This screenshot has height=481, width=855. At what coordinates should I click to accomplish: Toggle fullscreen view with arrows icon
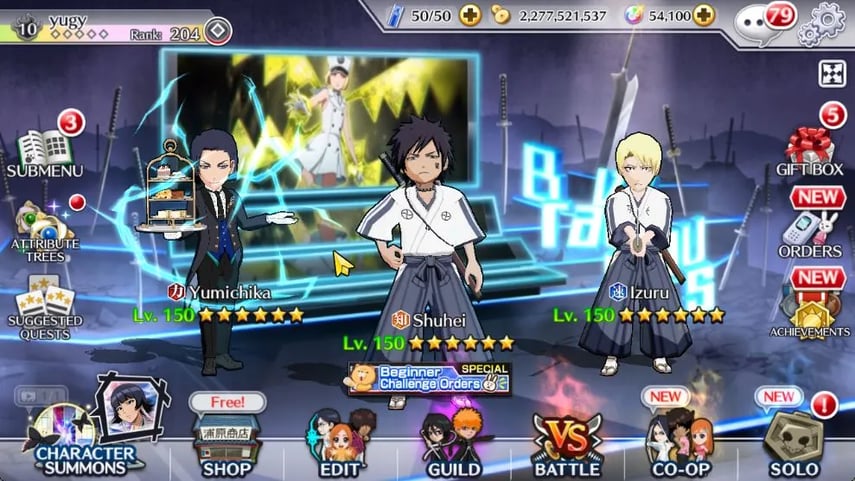coord(832,72)
